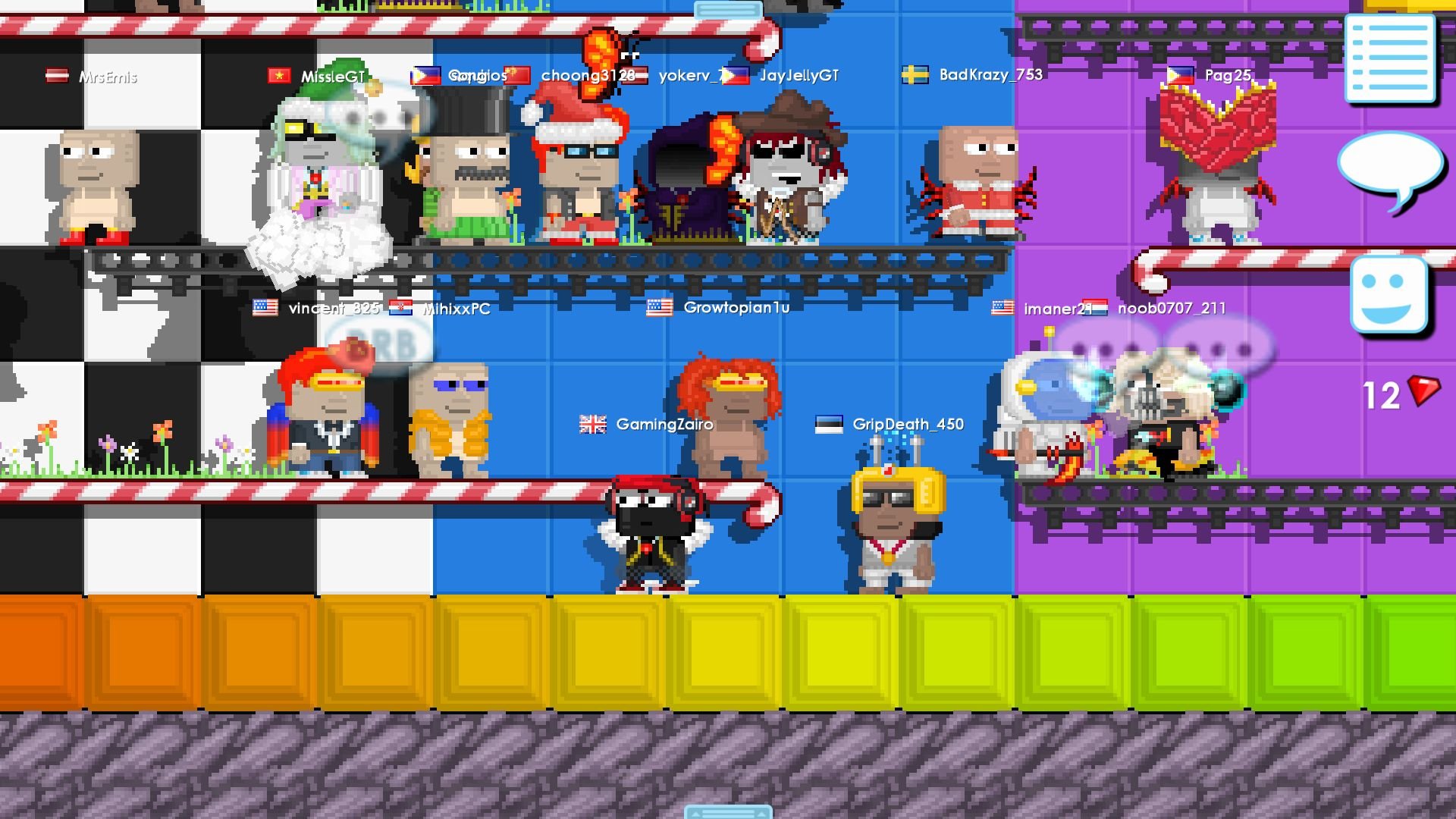Click the left up-arrow on the chat bar
Image resolution: width=1456 pixels, height=819 pixels.
[x=696, y=814]
